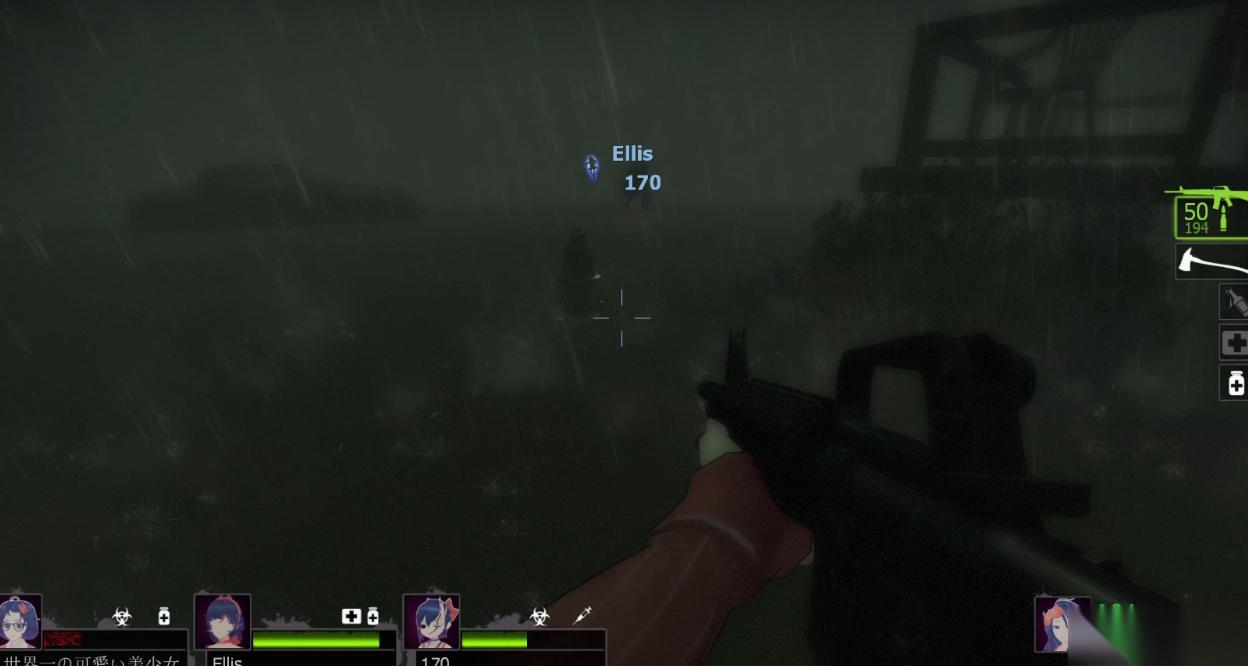
Task: Click the glasses-wearing teammate's portrait
Action: point(20,622)
